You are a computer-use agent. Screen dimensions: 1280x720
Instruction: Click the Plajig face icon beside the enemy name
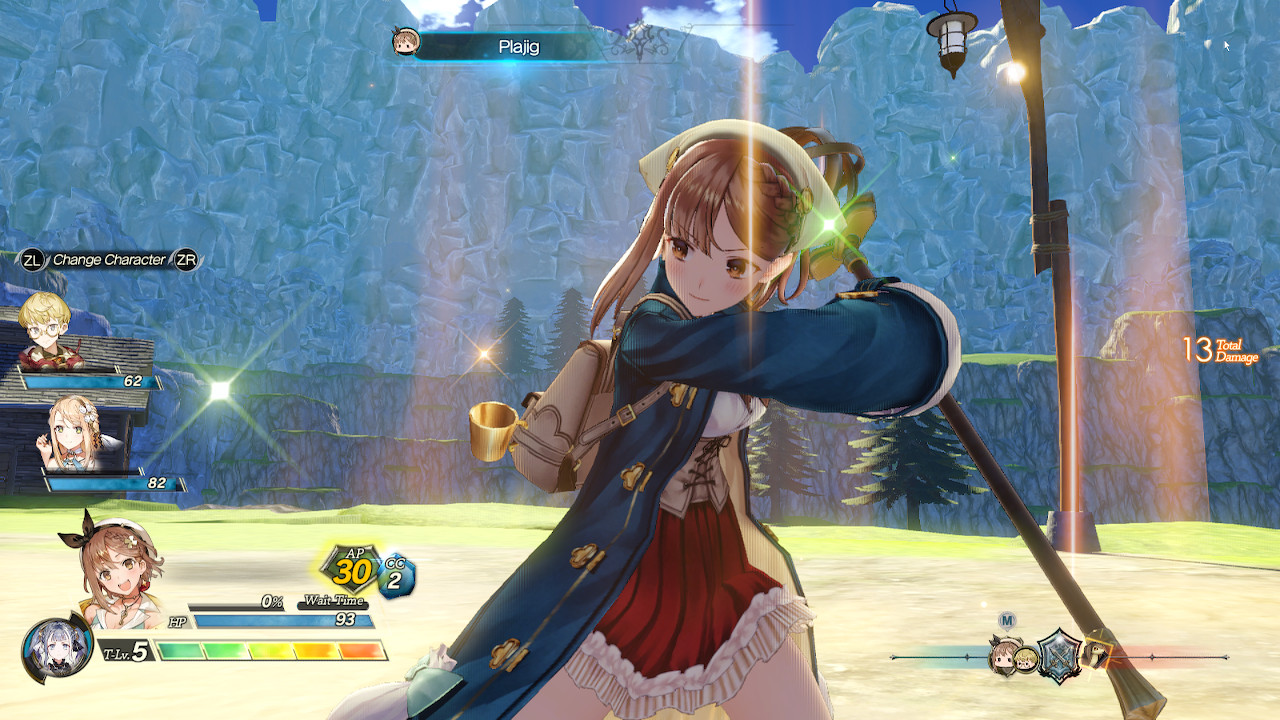[x=405, y=42]
